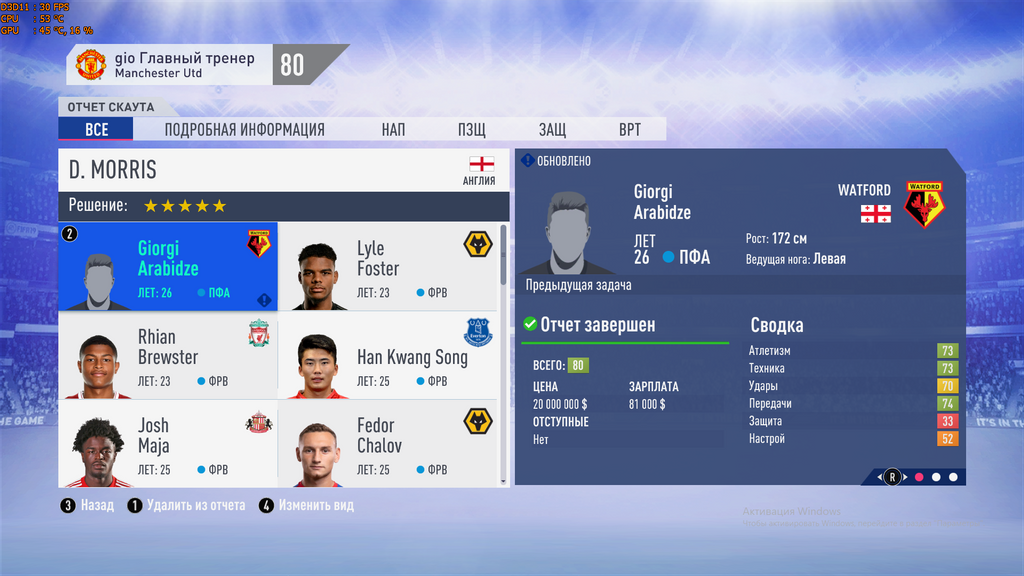Switch to the ВСЕ tab
The image size is (1024, 576).
point(96,130)
